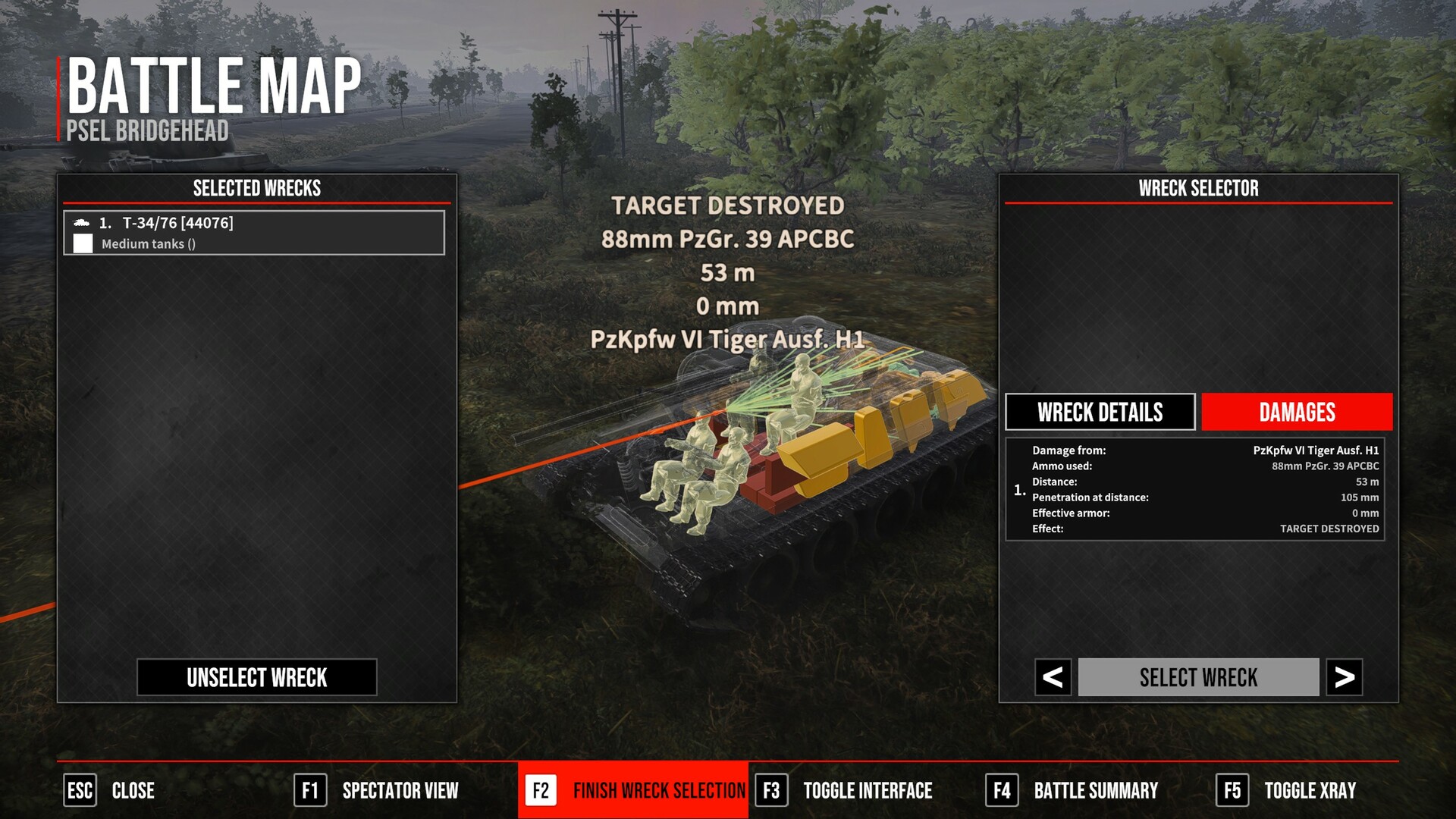Finish Wreck Selection
This screenshot has height=819, width=1456.
(633, 790)
